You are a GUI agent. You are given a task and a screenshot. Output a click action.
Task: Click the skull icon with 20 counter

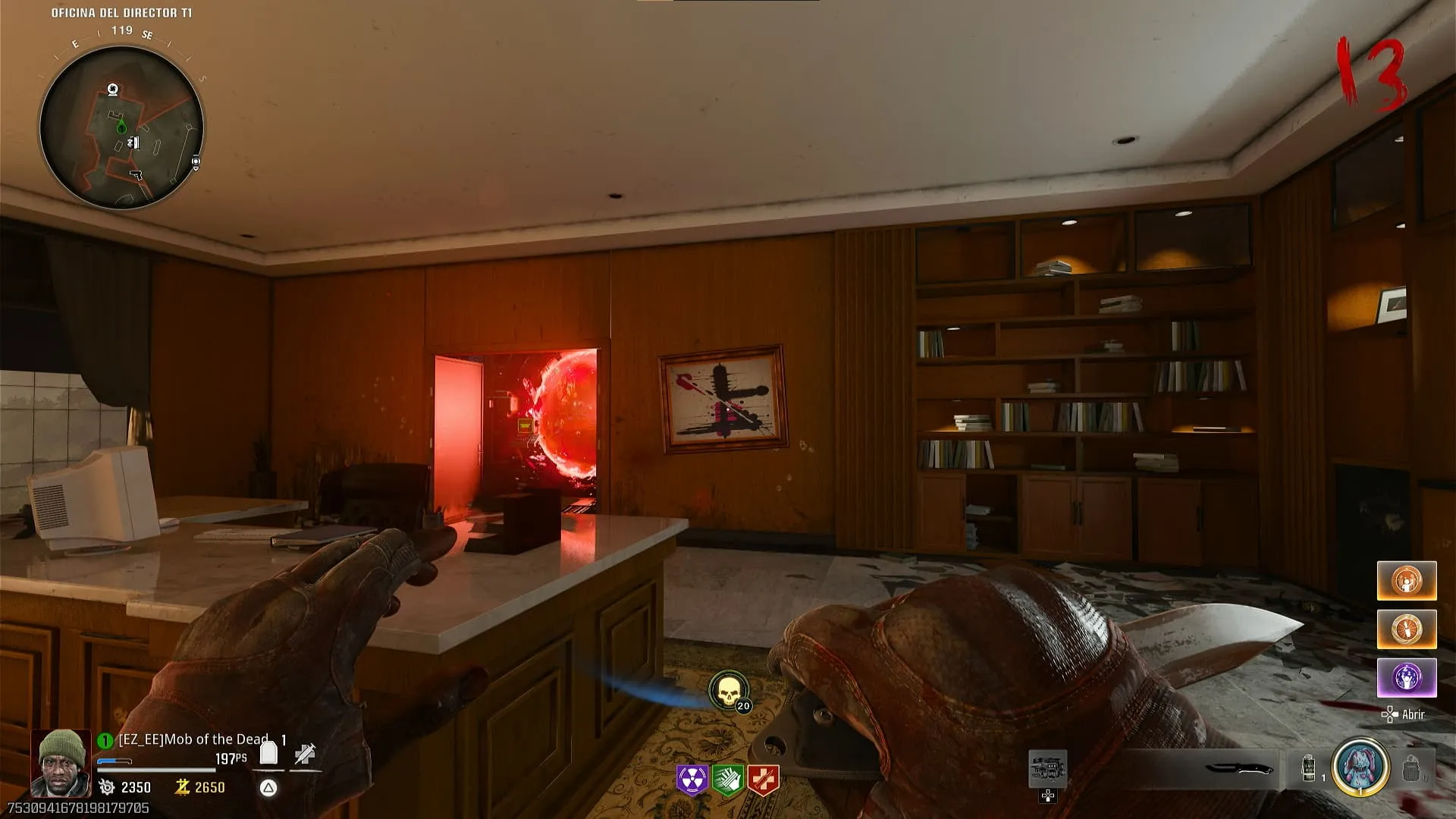click(x=728, y=691)
